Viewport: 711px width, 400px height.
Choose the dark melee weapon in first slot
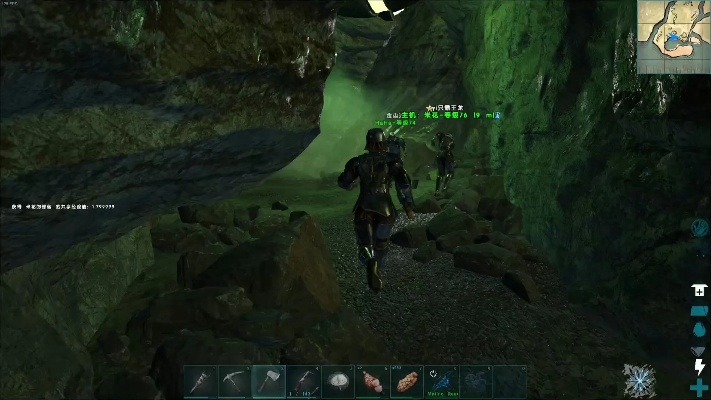click(200, 381)
